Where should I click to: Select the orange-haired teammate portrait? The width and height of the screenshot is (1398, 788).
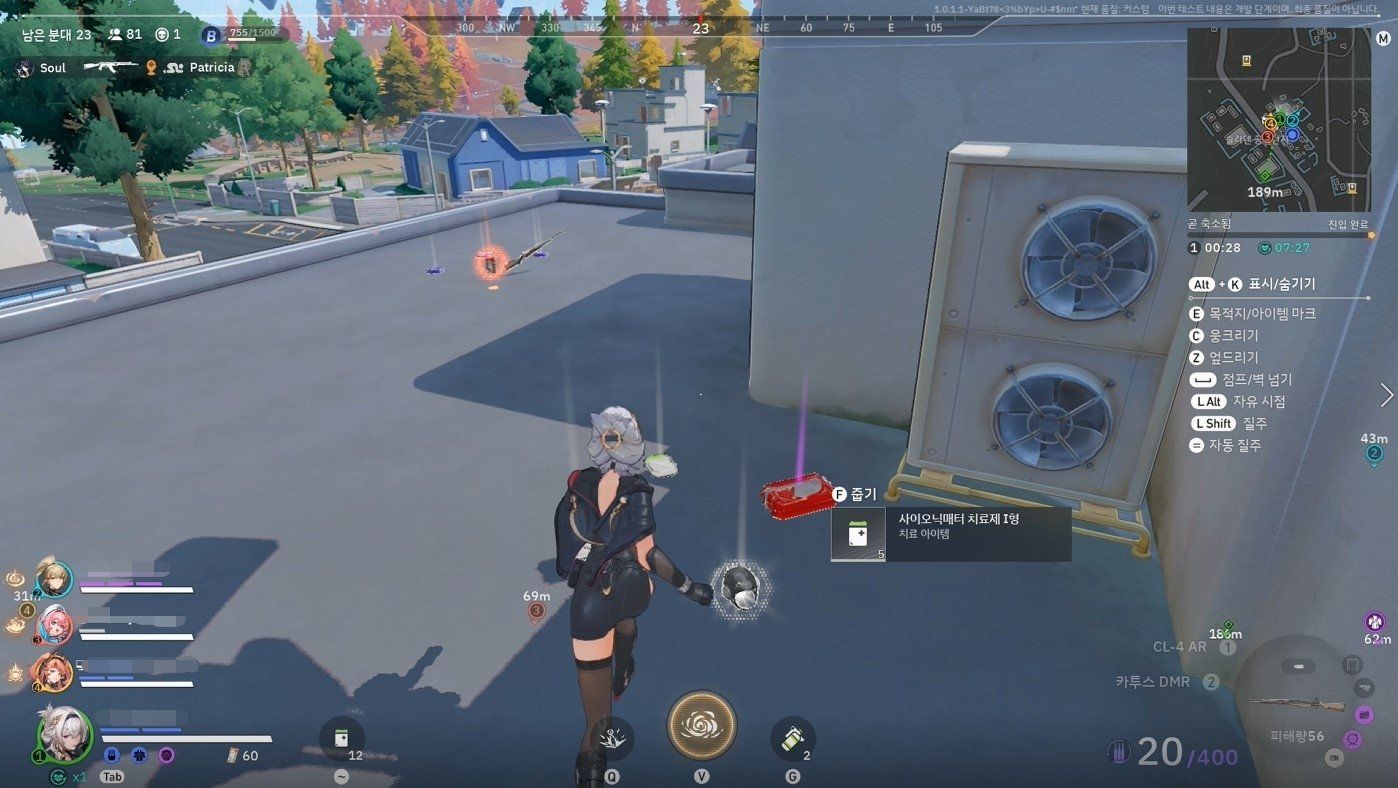(x=50, y=671)
